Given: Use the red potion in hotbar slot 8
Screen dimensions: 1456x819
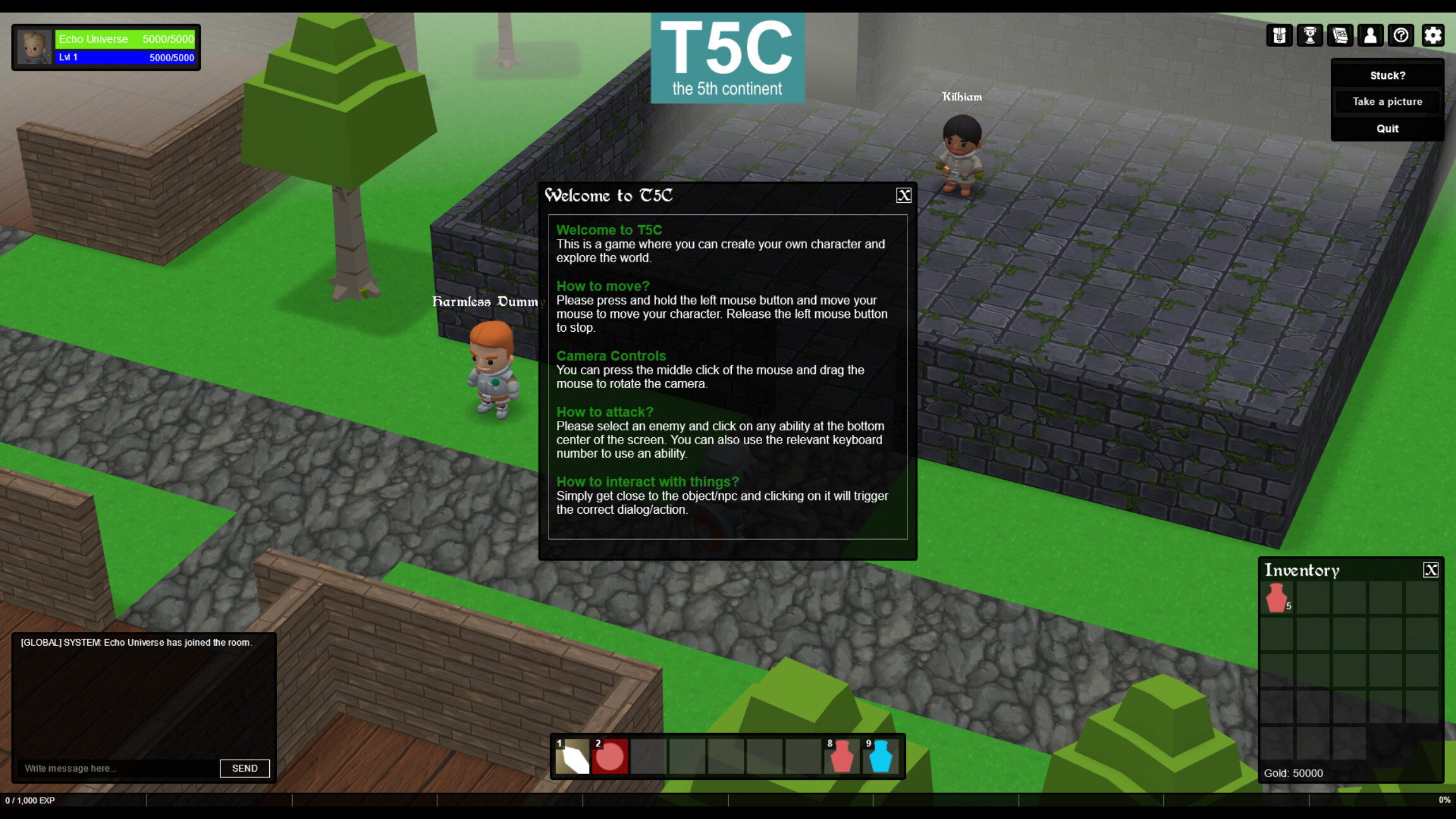Looking at the screenshot, I should [841, 756].
